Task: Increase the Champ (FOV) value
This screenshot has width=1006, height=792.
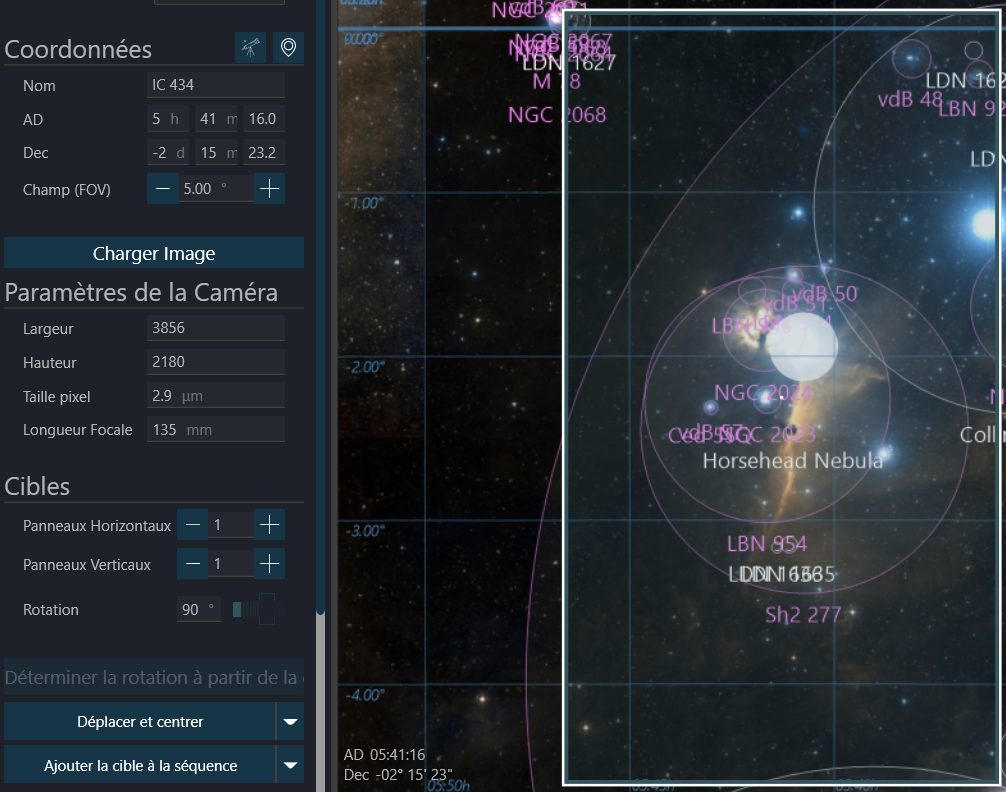Action: click(x=269, y=188)
